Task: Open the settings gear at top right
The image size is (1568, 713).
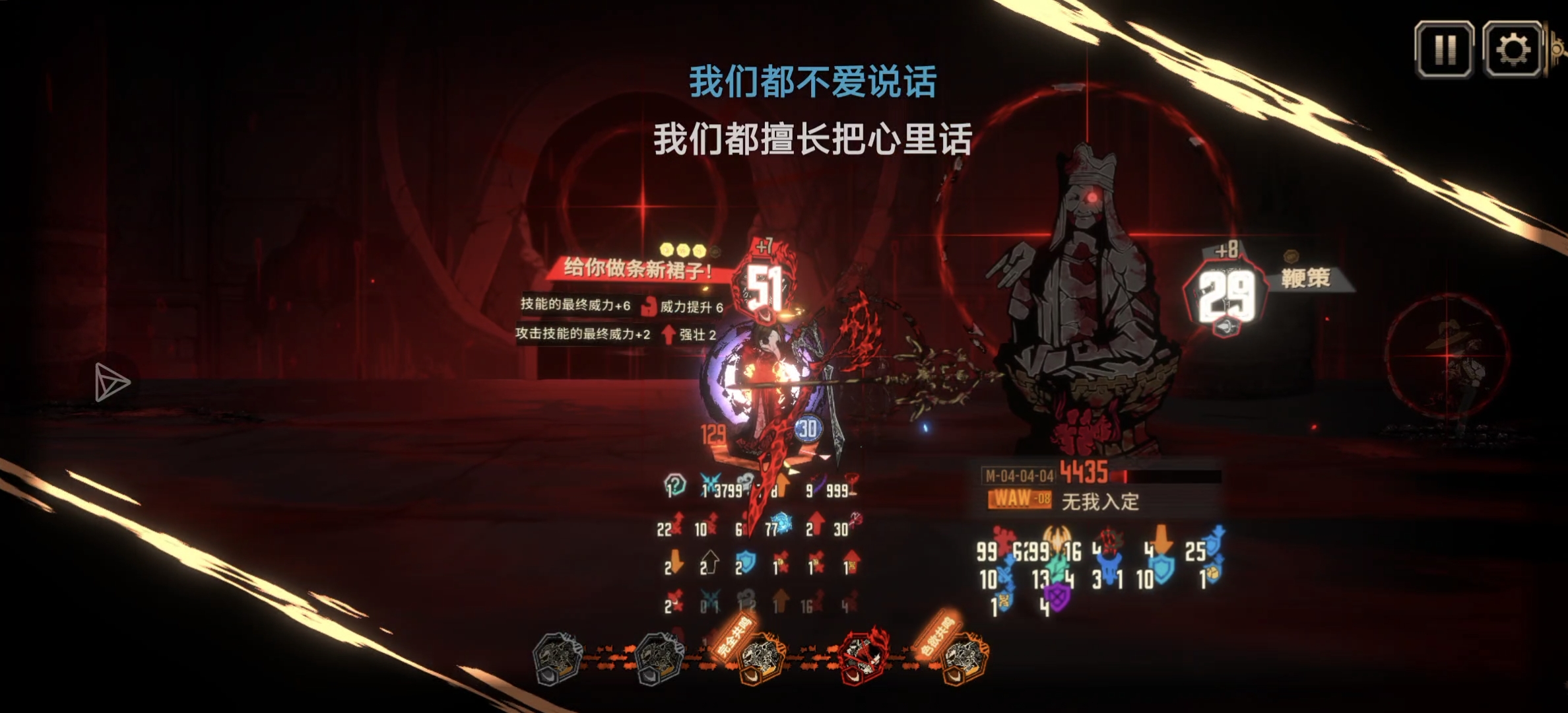Action: (1511, 48)
